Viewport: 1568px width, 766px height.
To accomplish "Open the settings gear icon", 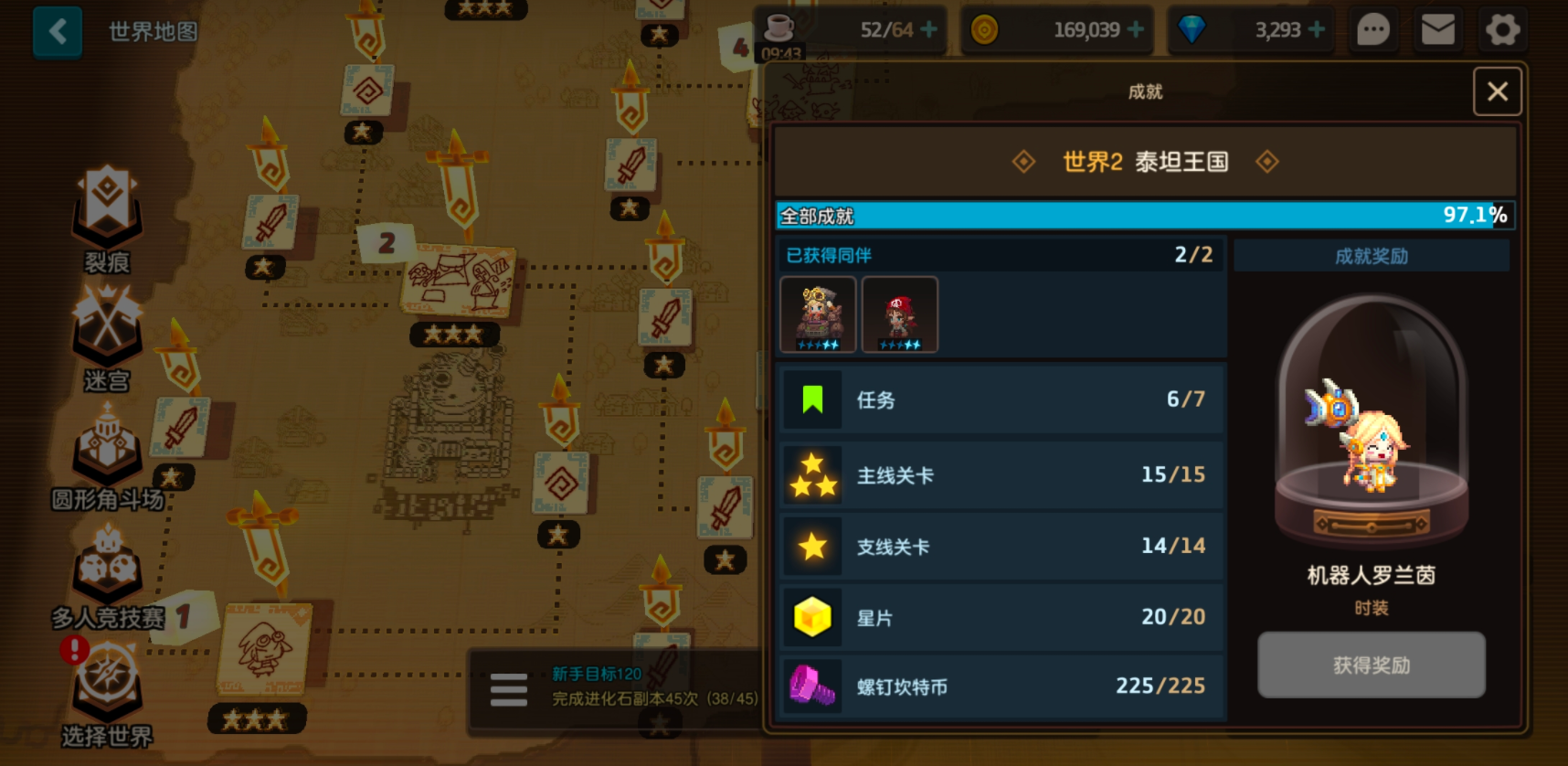I will coord(1503,29).
